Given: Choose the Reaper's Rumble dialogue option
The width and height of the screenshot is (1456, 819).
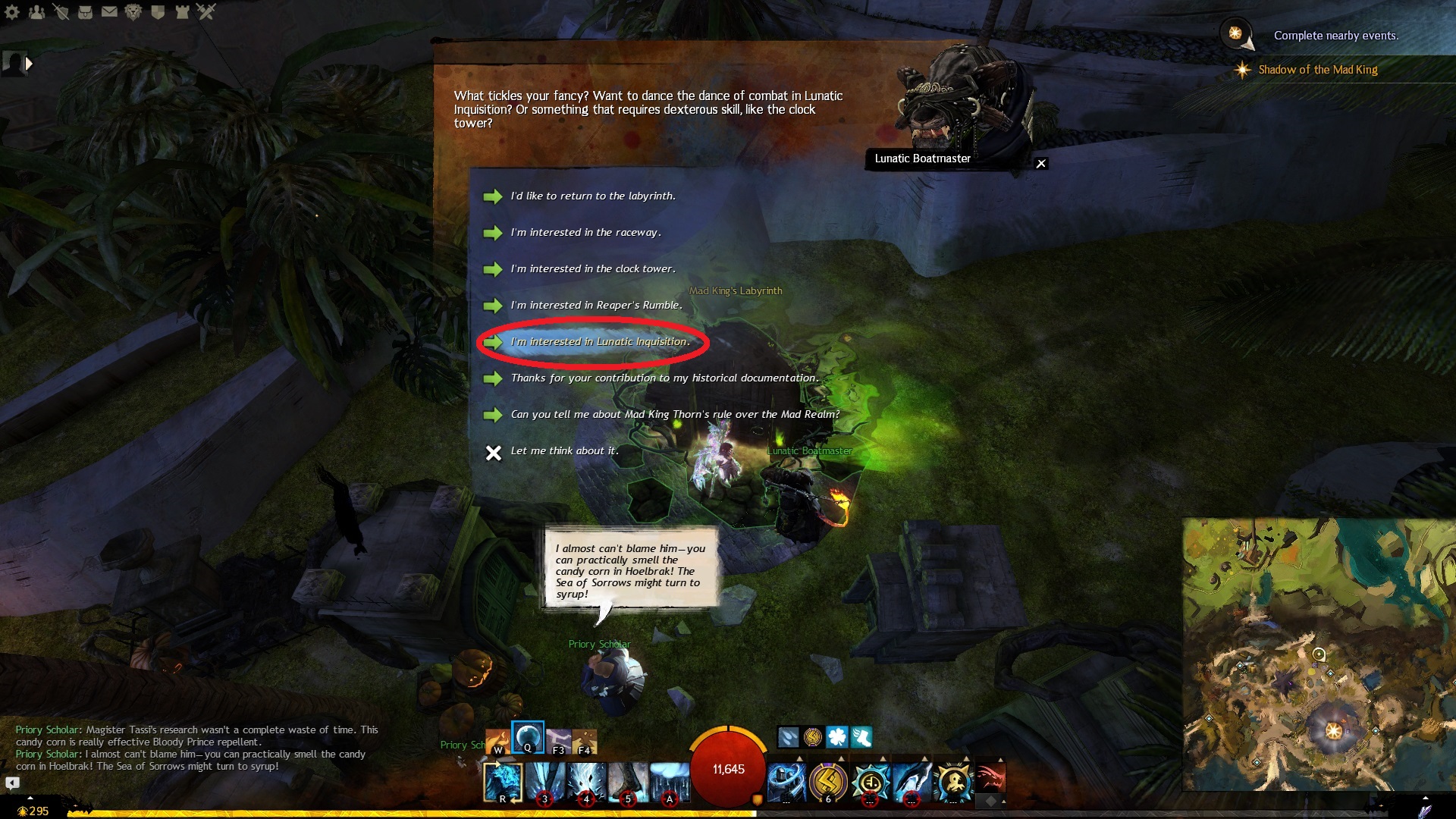Looking at the screenshot, I should point(596,306).
